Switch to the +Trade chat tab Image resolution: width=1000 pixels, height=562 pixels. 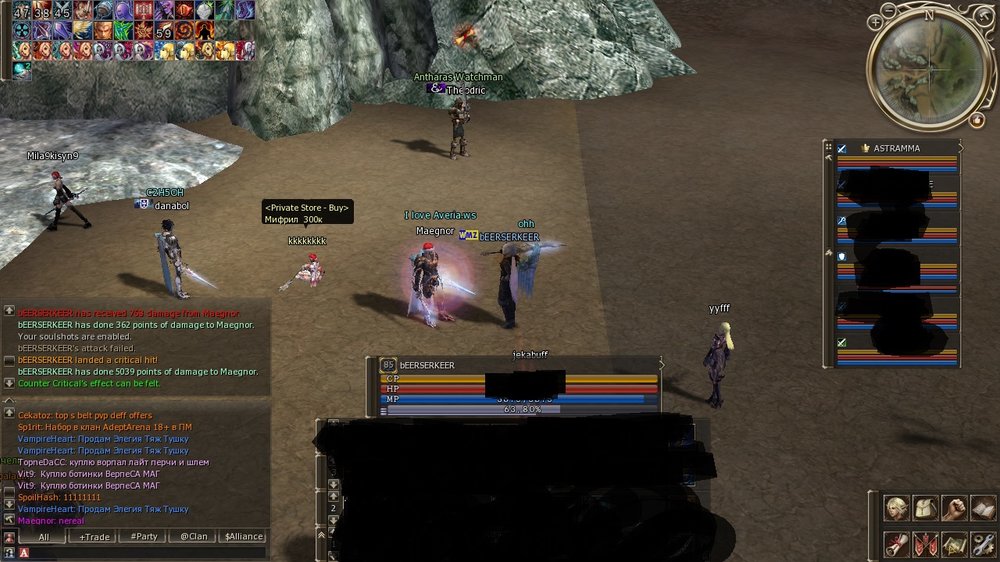pos(95,537)
